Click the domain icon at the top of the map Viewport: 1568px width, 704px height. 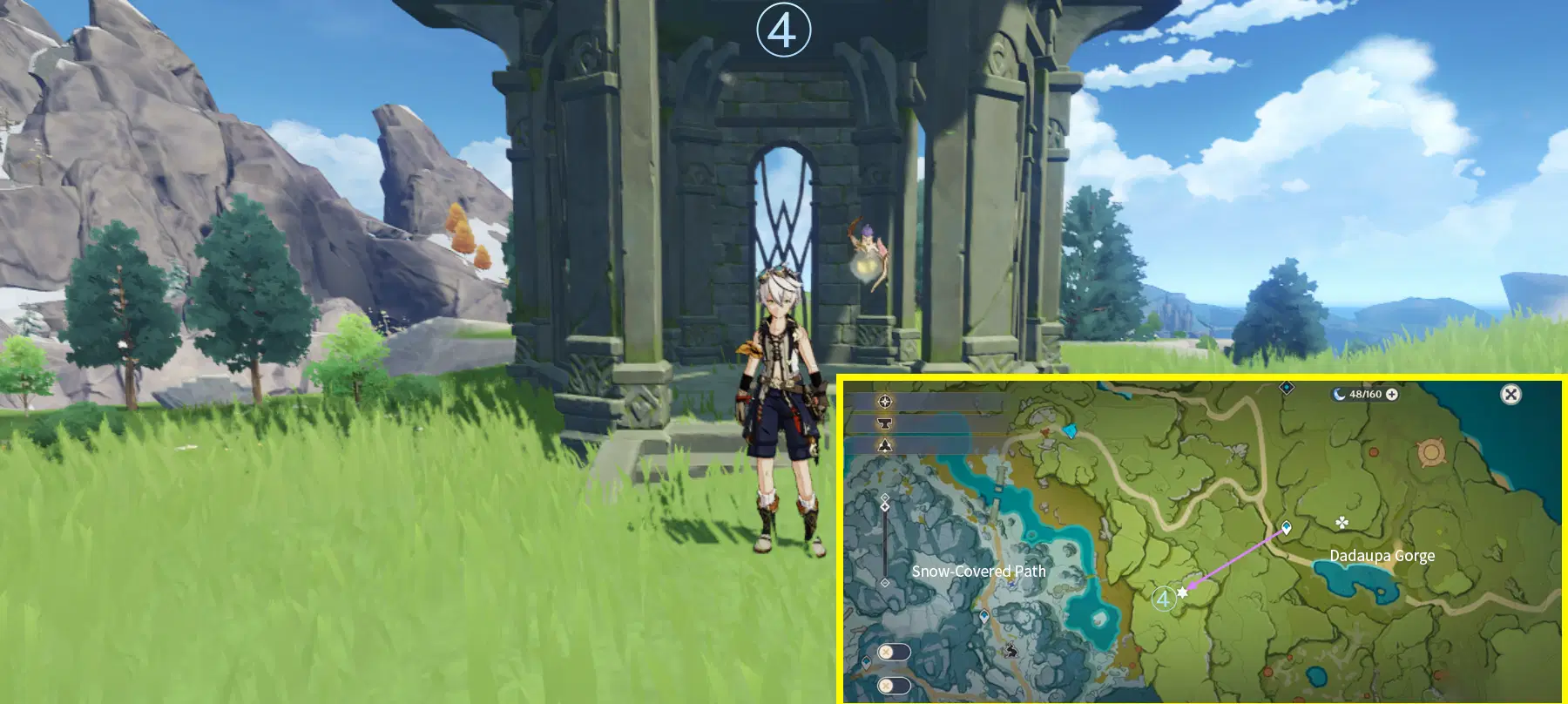(1286, 388)
